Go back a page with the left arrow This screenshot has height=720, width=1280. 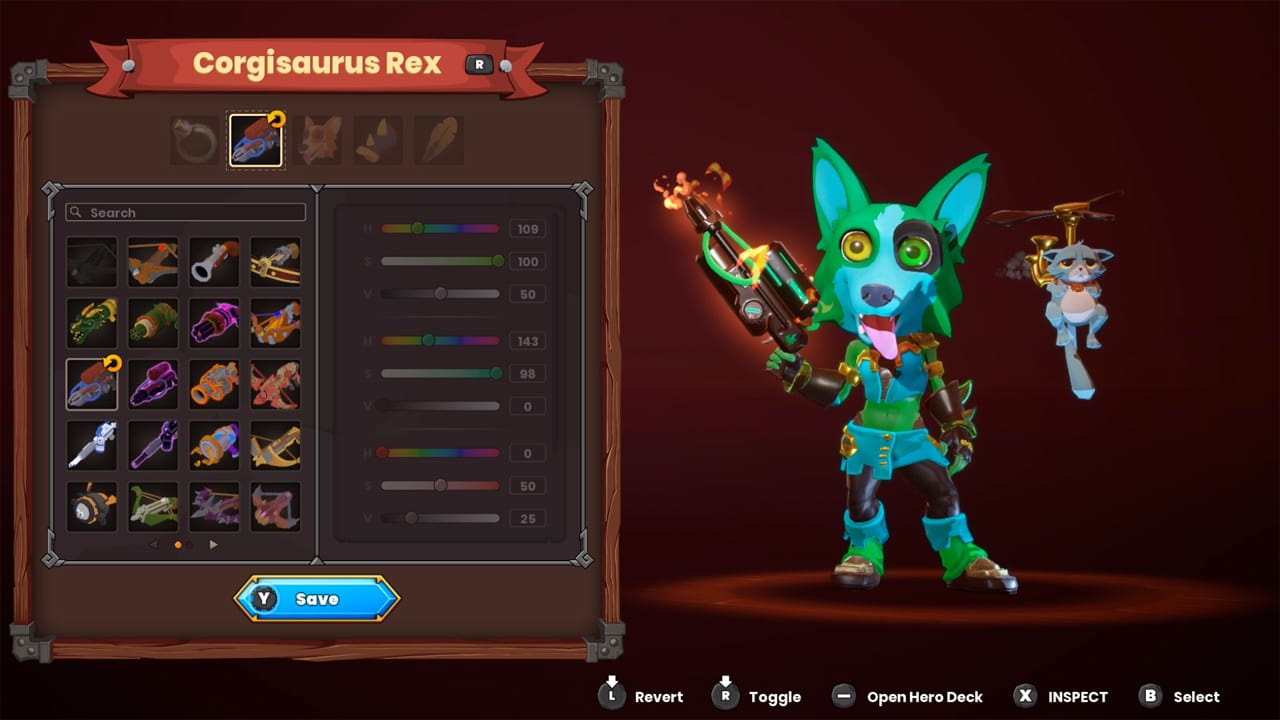point(153,544)
